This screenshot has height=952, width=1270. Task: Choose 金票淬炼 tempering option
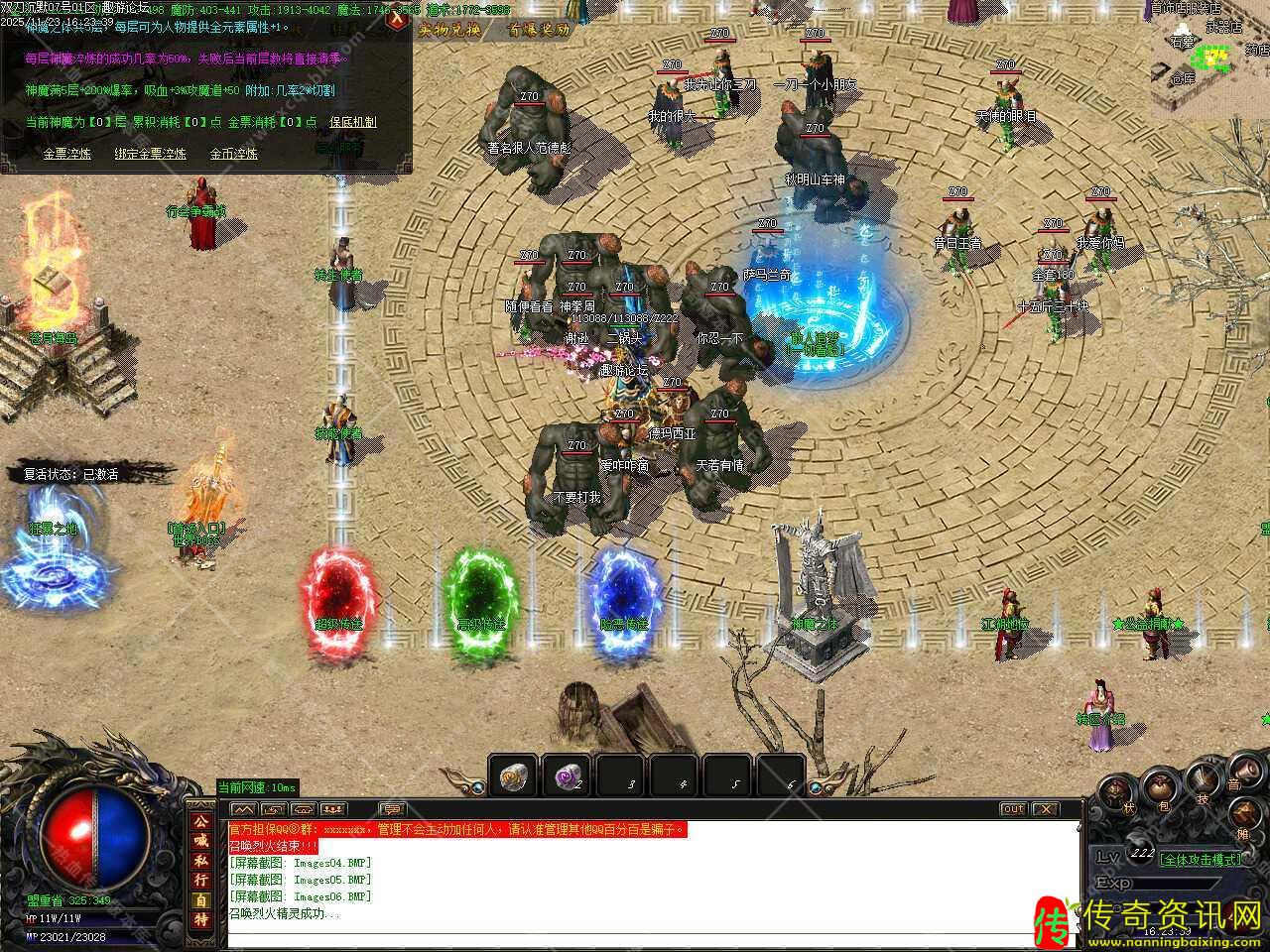click(x=66, y=154)
